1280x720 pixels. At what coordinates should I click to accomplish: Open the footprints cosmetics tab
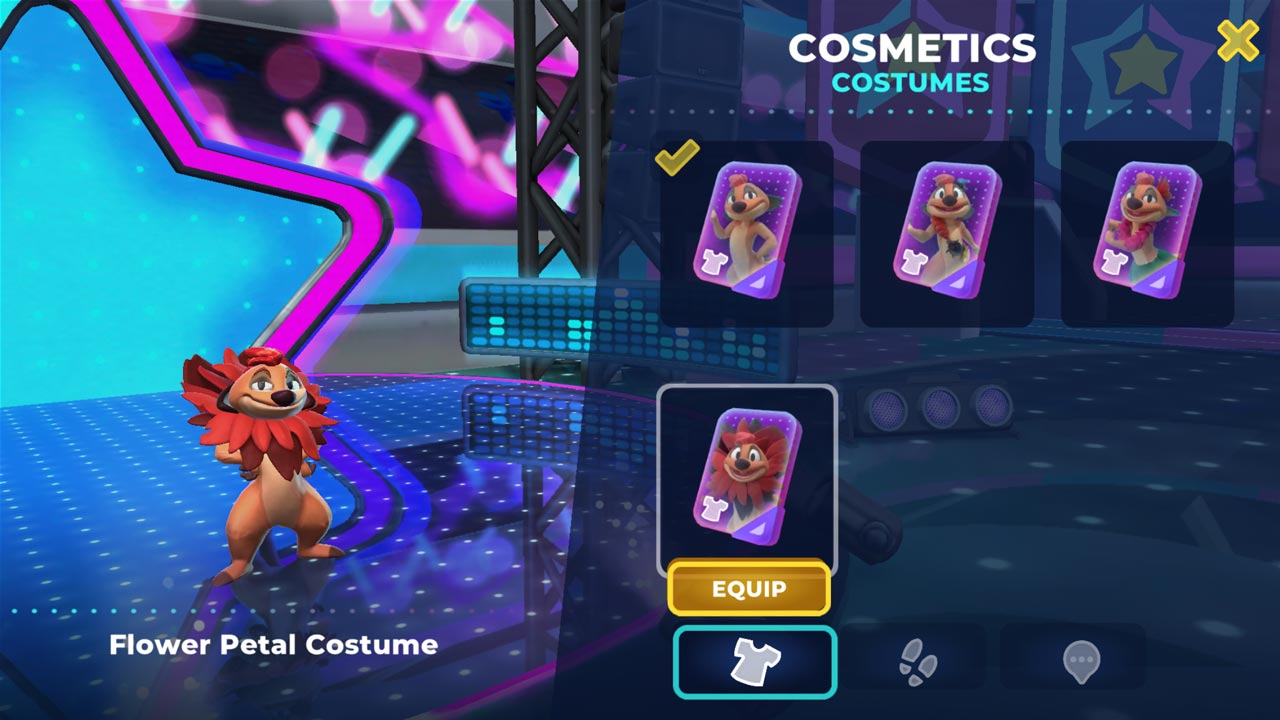916,661
